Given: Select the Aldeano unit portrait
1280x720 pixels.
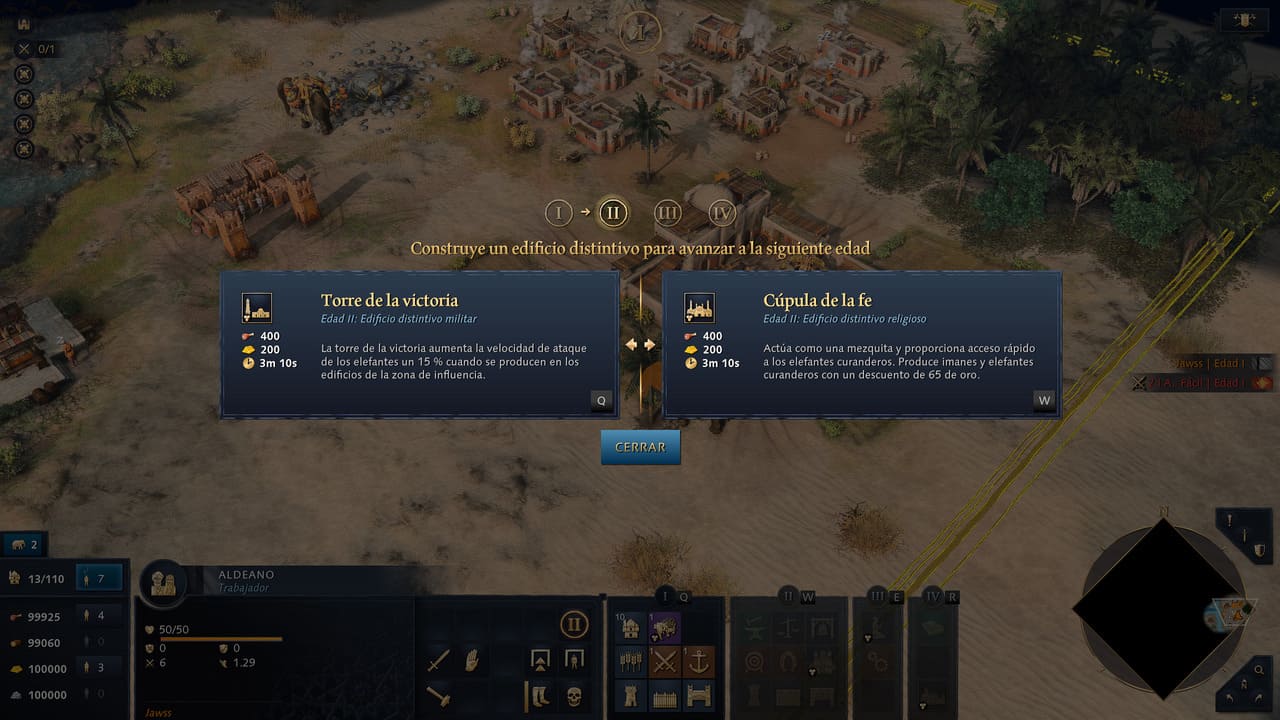Looking at the screenshot, I should 164,582.
